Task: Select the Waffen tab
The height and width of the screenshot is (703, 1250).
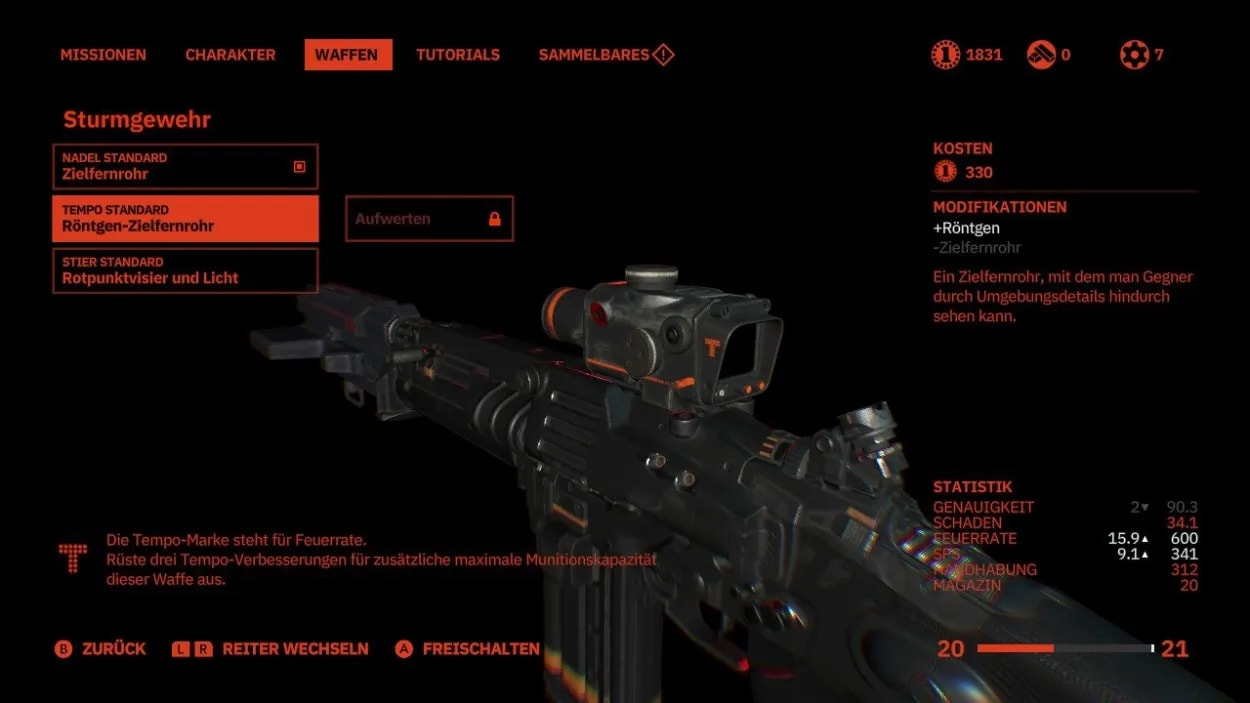Action: pyautogui.click(x=347, y=55)
